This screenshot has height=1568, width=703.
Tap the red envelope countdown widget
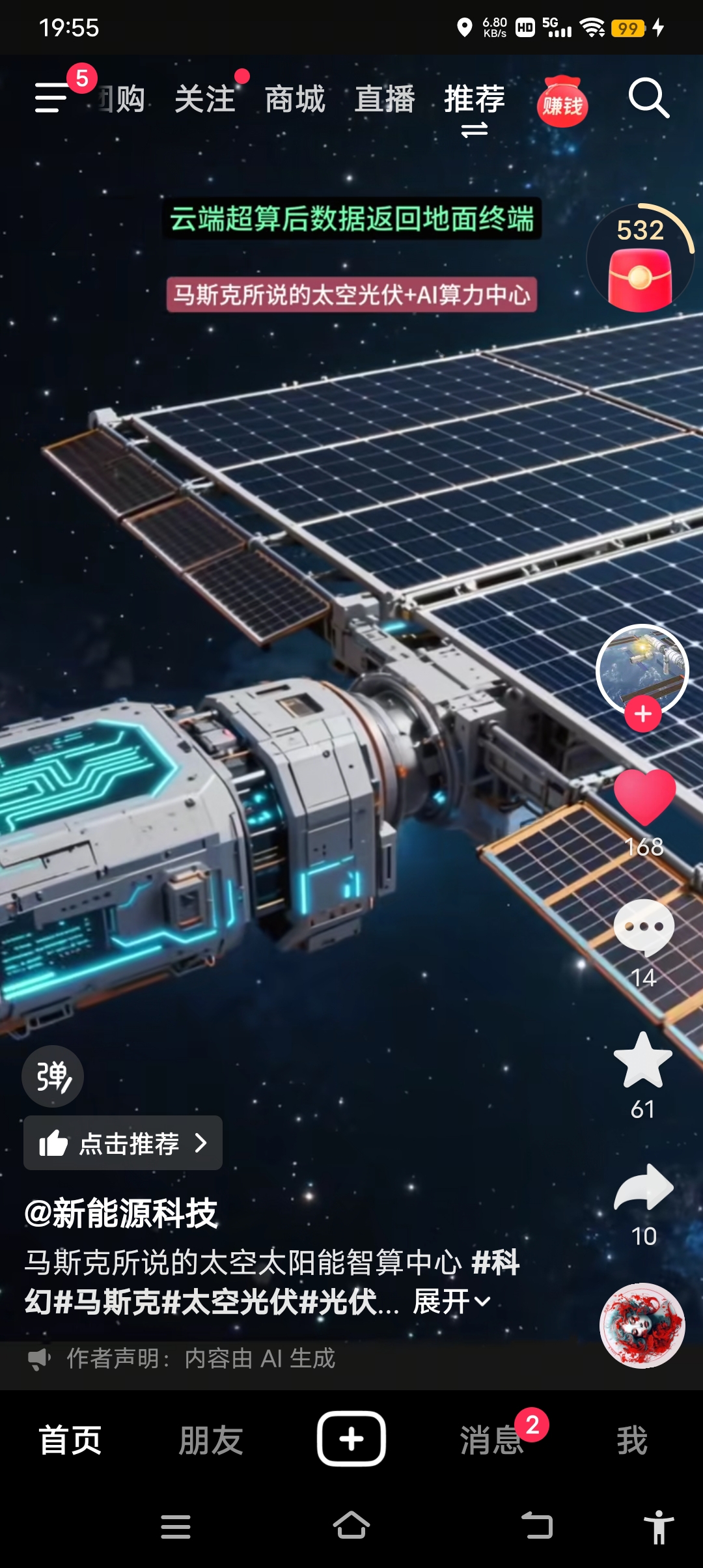[x=641, y=260]
